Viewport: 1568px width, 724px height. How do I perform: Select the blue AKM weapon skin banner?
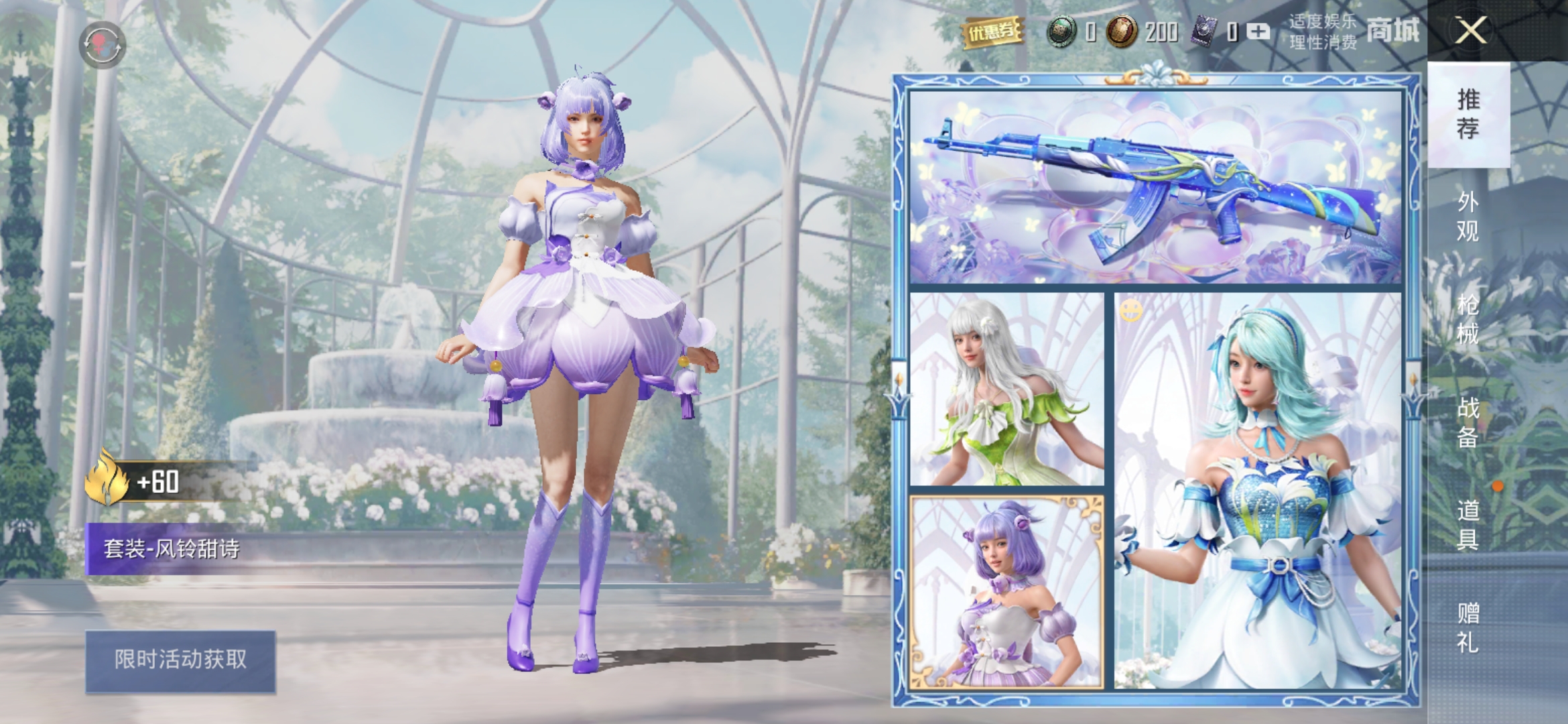point(1155,186)
